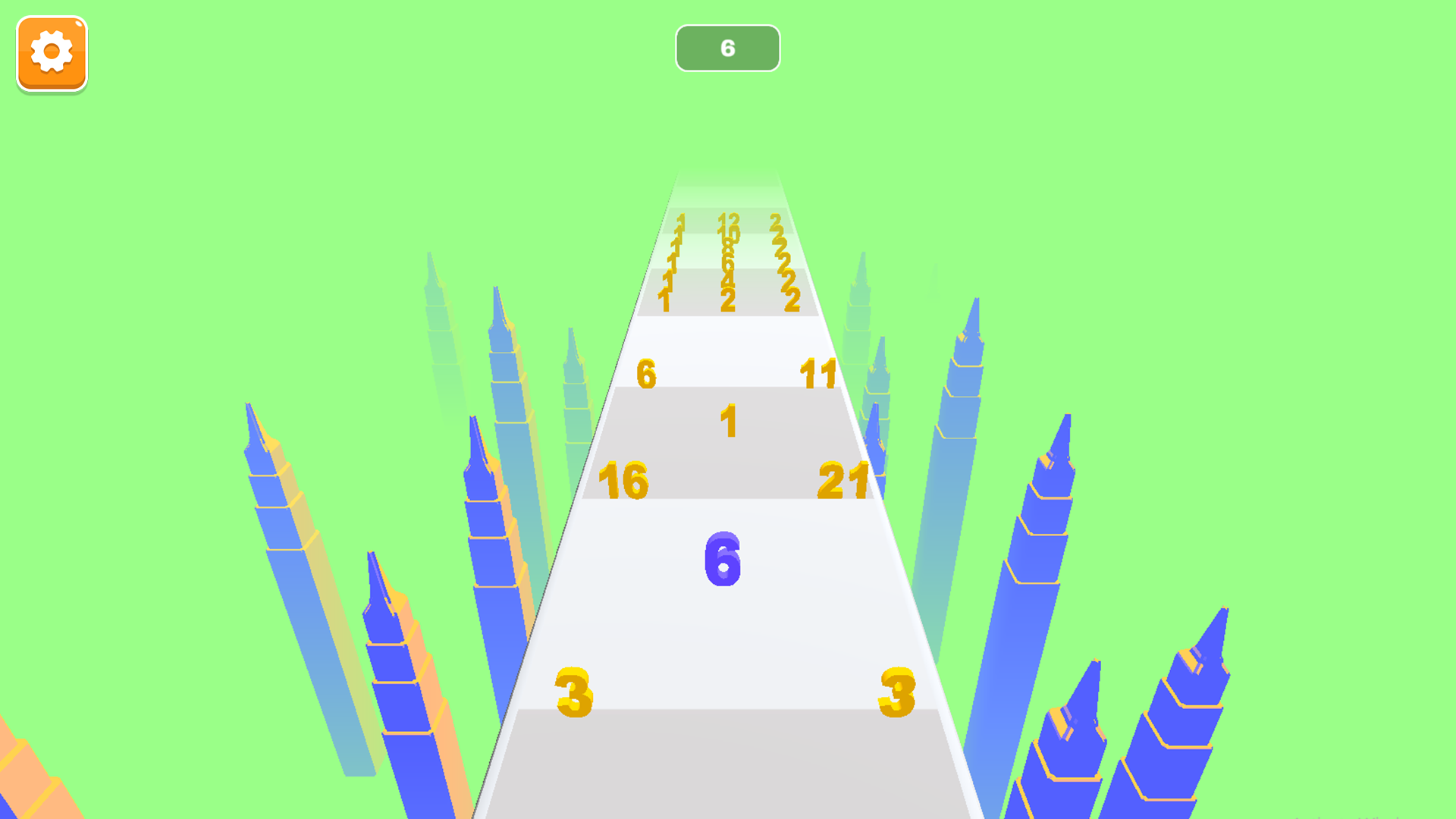The height and width of the screenshot is (819, 1456).
Task: Grab the number 6 on the left lane
Action: (645, 373)
